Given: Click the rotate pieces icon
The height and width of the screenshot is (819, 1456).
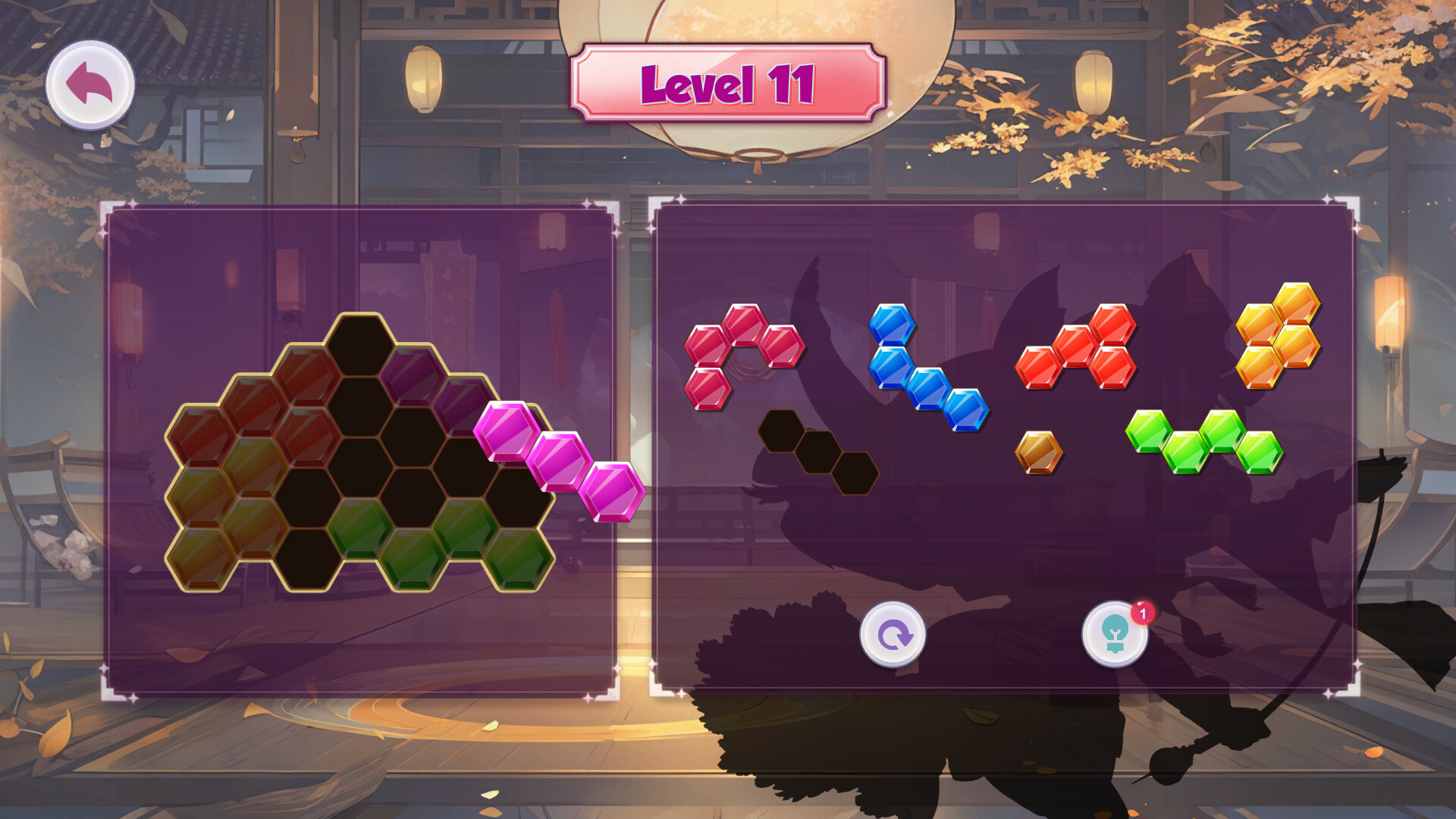Looking at the screenshot, I should coord(893,635).
